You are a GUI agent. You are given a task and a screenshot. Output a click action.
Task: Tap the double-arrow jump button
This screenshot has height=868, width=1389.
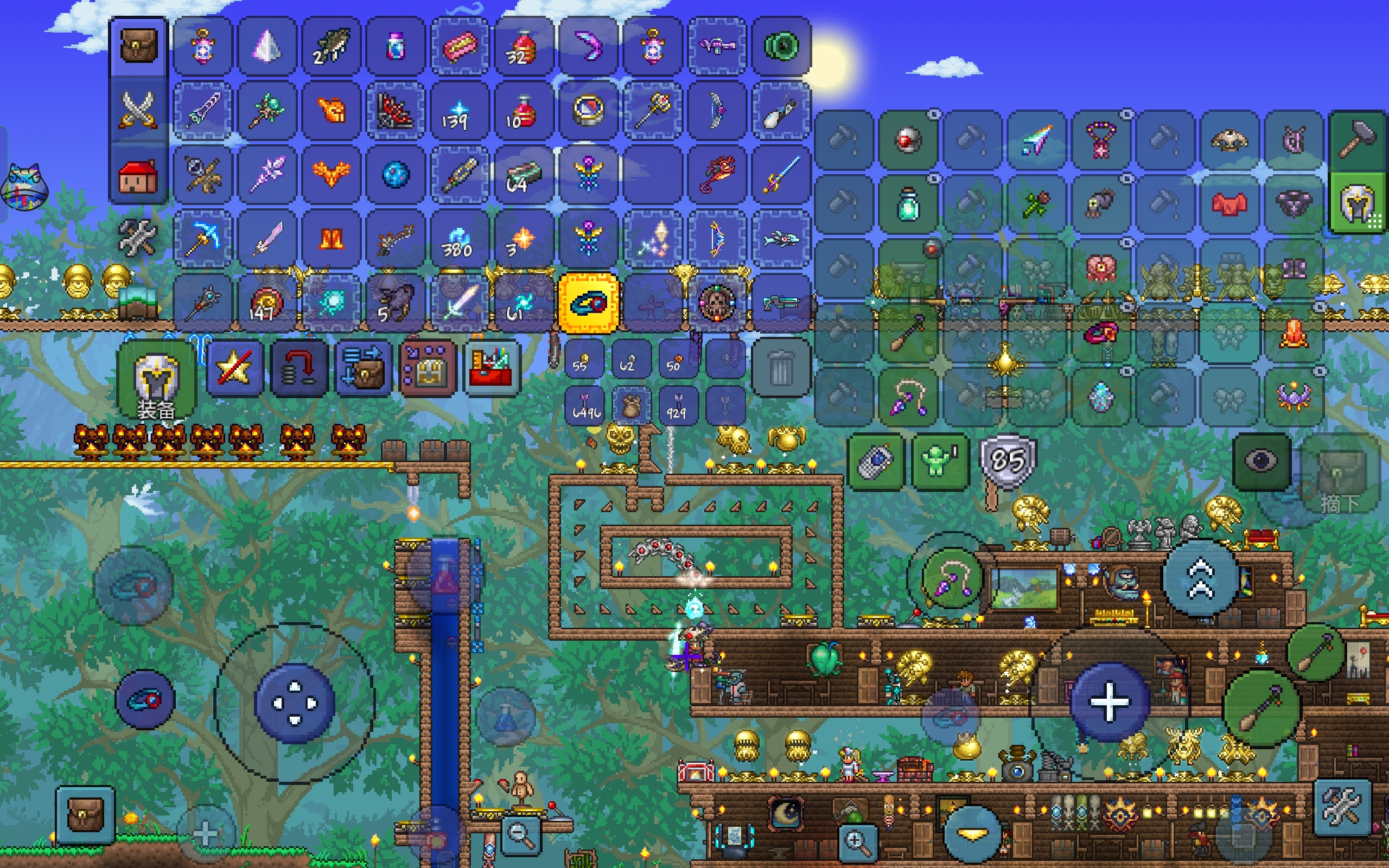point(1200,579)
